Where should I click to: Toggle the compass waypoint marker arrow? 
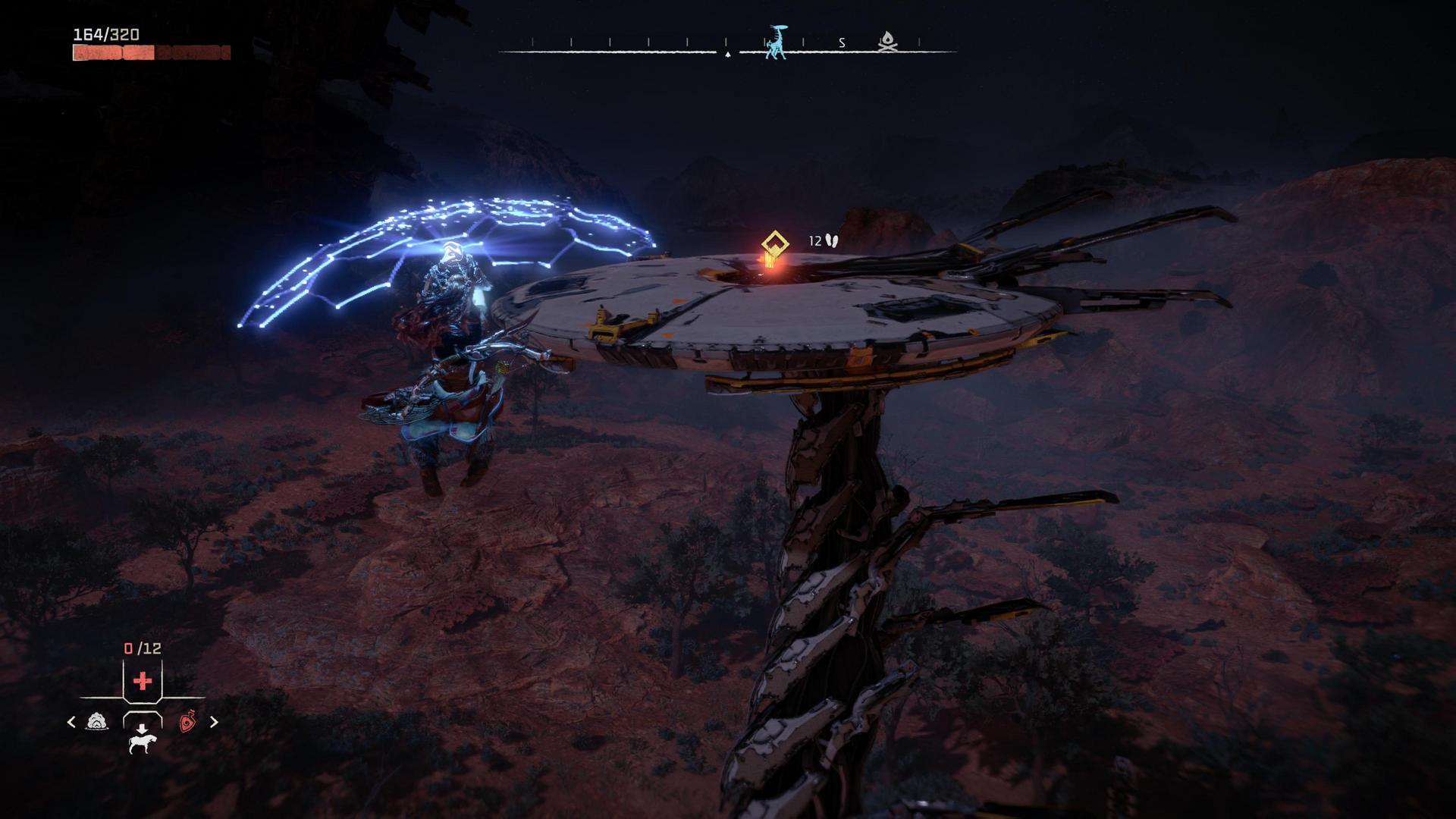[x=727, y=55]
